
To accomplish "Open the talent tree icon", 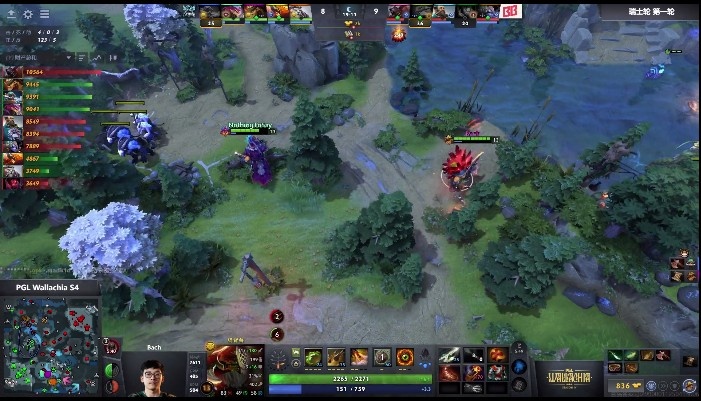I will pos(278,360).
